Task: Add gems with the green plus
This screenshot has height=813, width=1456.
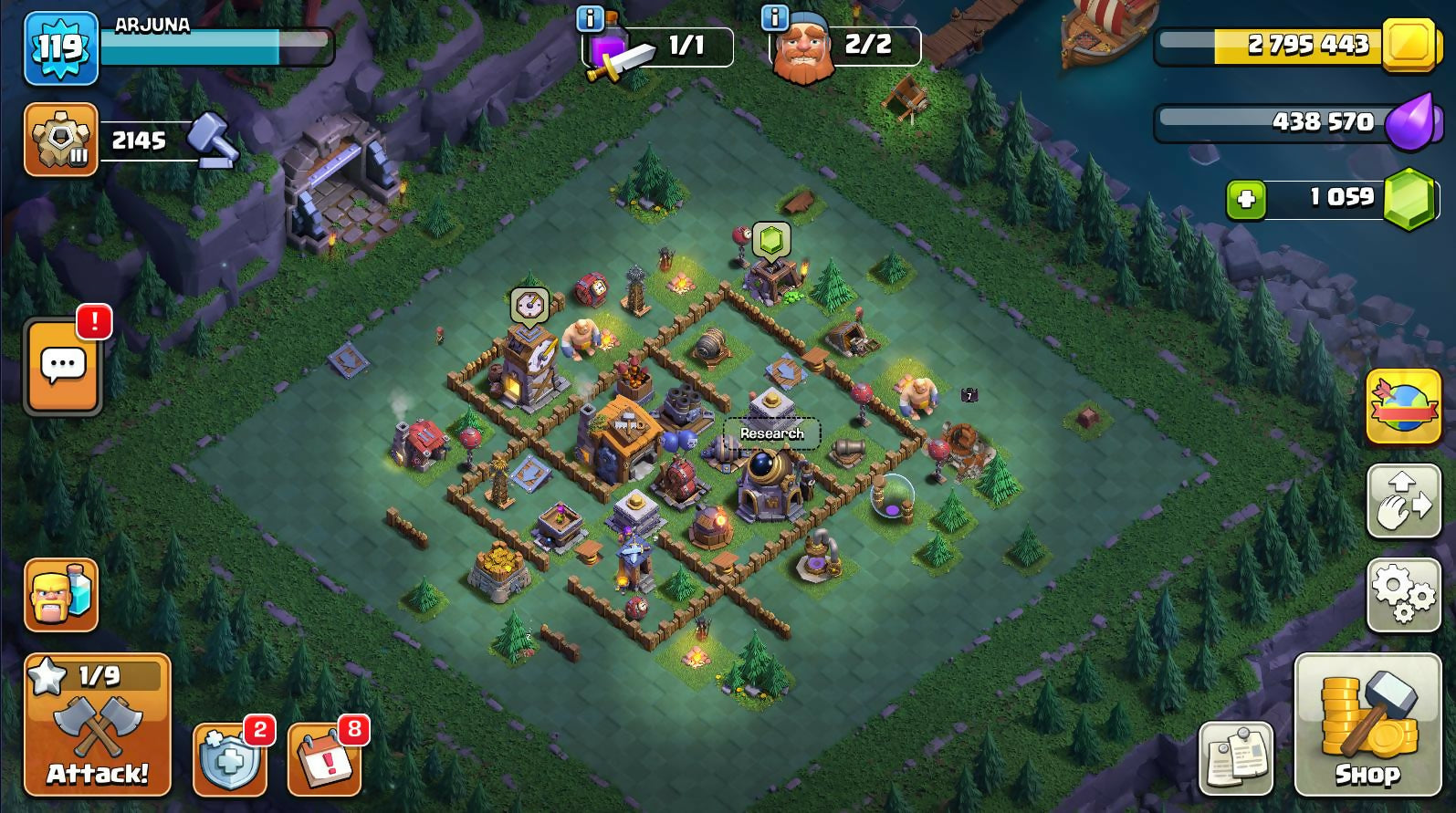Action: coord(1246,200)
